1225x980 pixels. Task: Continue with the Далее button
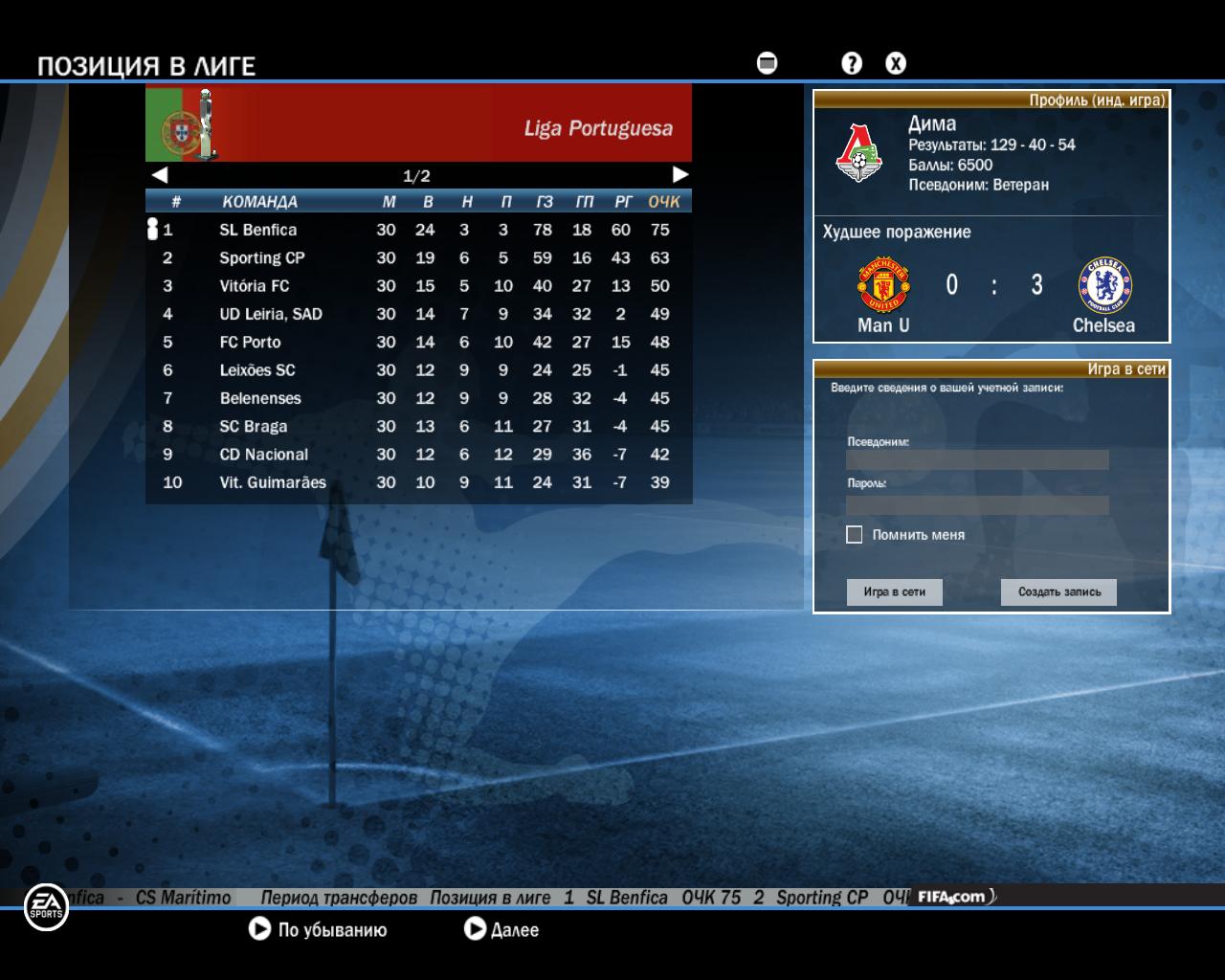pos(501,929)
